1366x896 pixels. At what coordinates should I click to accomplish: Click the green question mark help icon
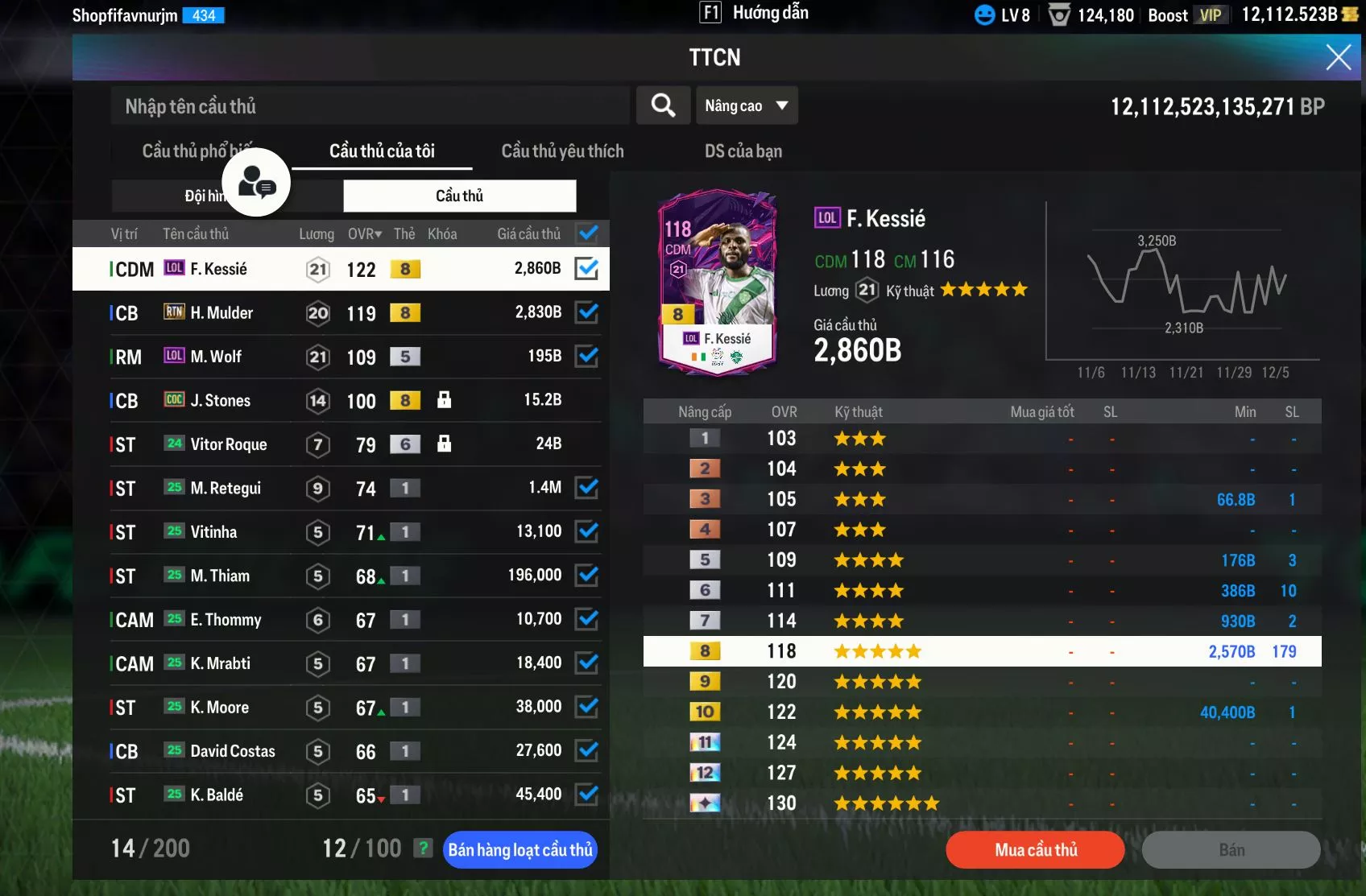pyautogui.click(x=422, y=848)
